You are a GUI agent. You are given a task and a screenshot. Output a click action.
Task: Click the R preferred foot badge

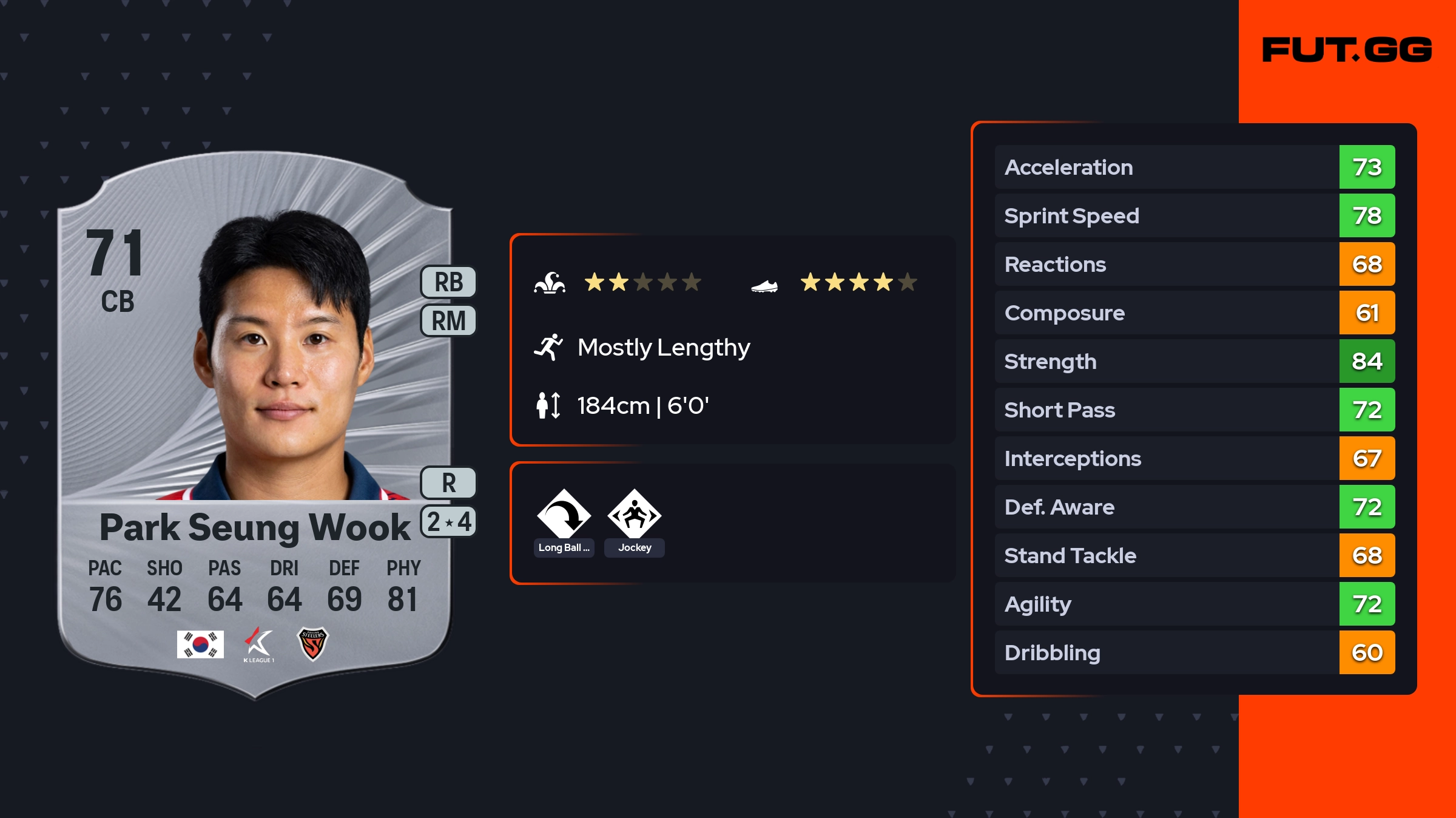(448, 483)
